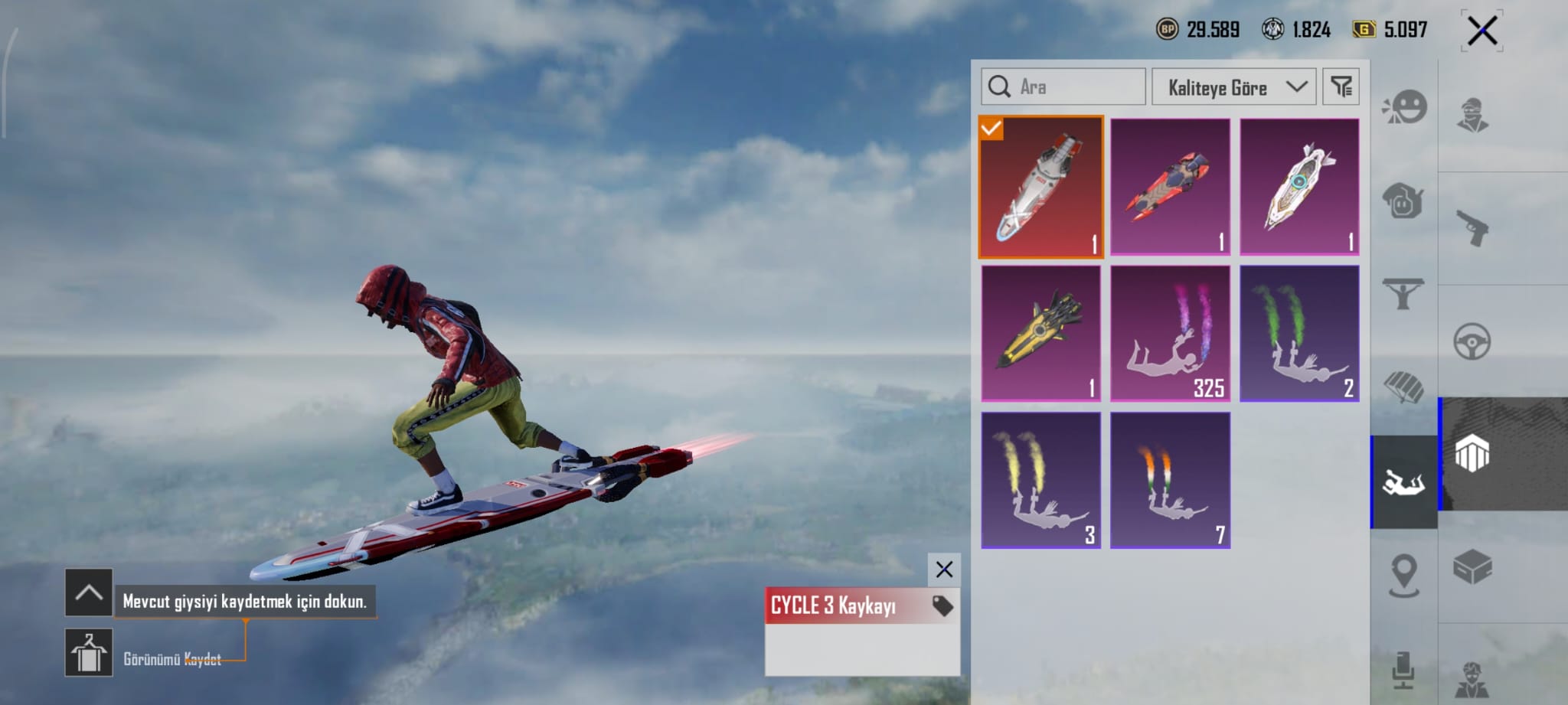Expand the up-arrow panel button
Screen dimensions: 1568x705
(x=89, y=592)
